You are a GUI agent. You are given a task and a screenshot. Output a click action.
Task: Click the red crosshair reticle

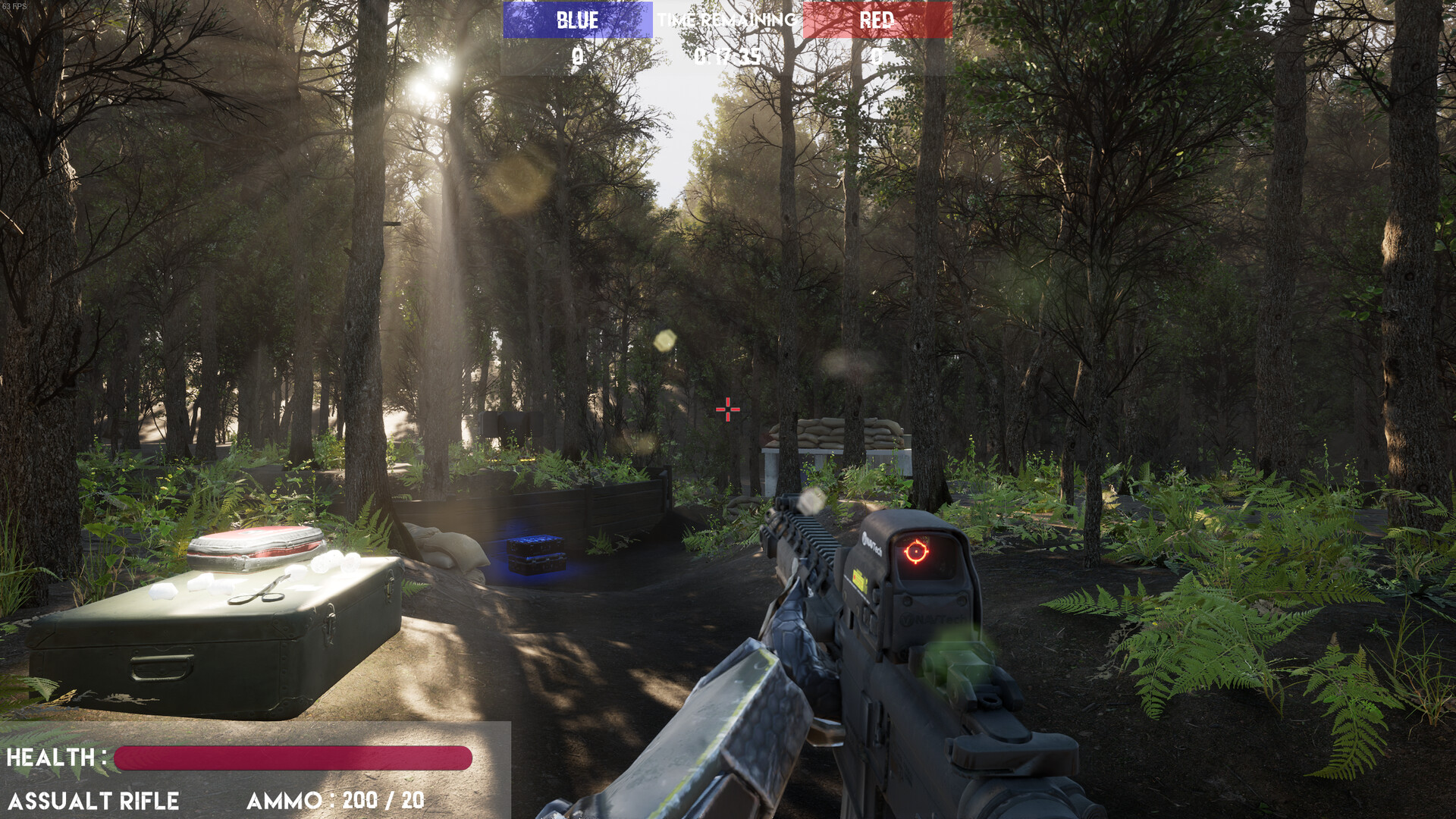tap(727, 409)
